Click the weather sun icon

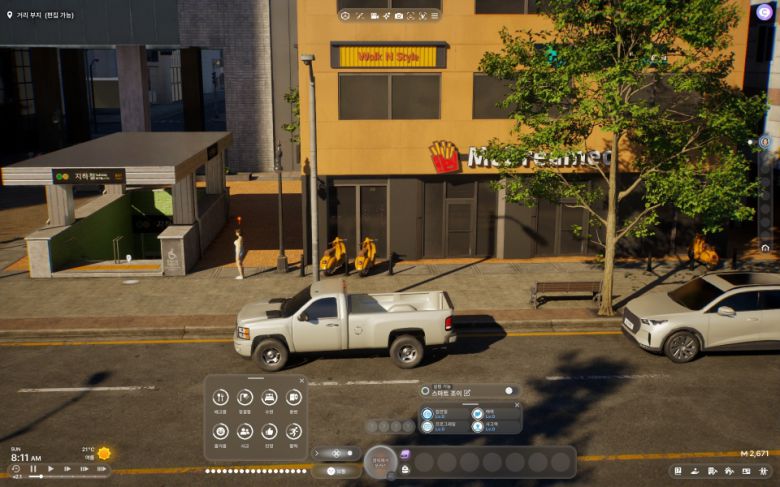104,453
